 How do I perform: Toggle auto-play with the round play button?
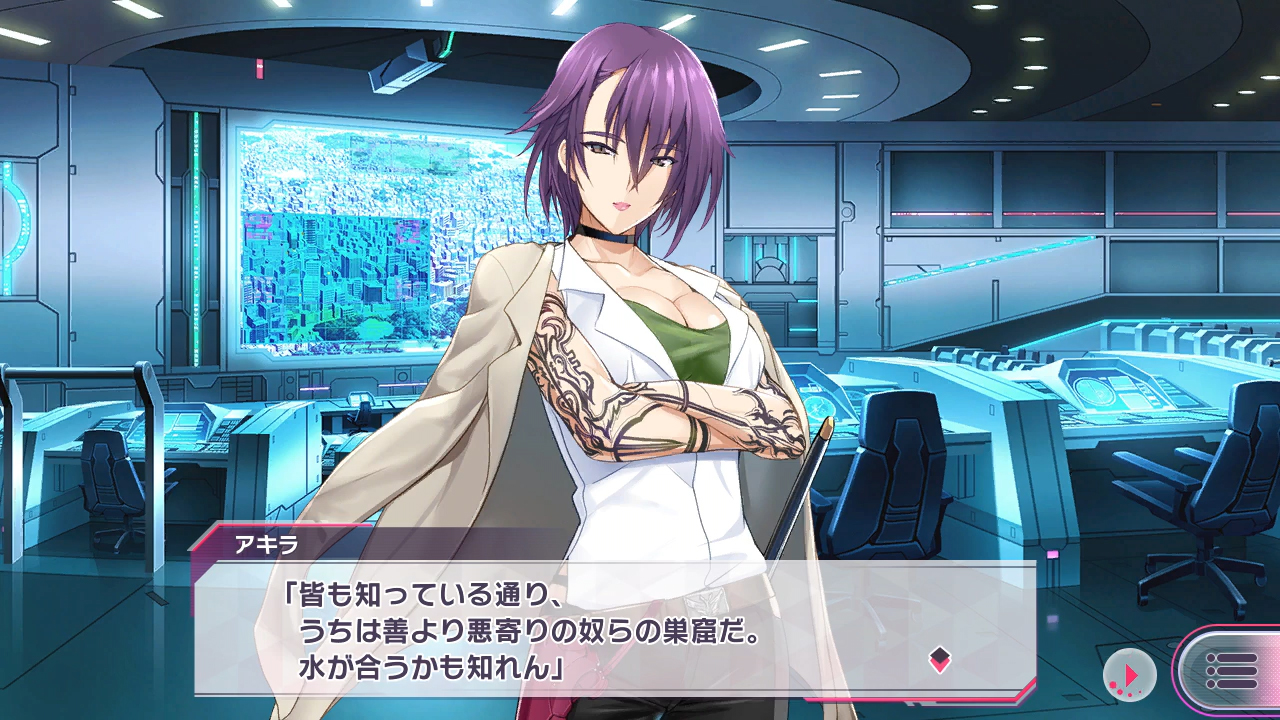coord(1129,675)
